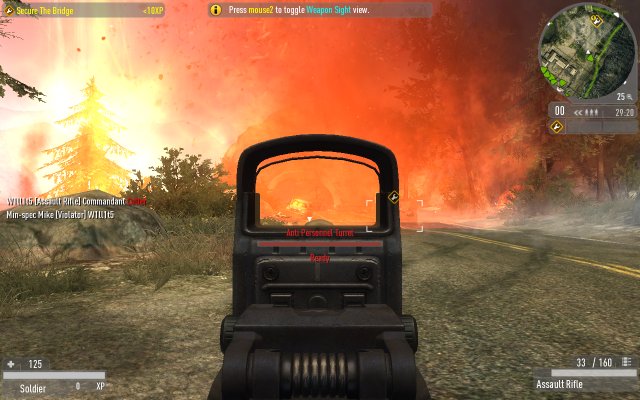Click the Soldier class label

coord(33,386)
